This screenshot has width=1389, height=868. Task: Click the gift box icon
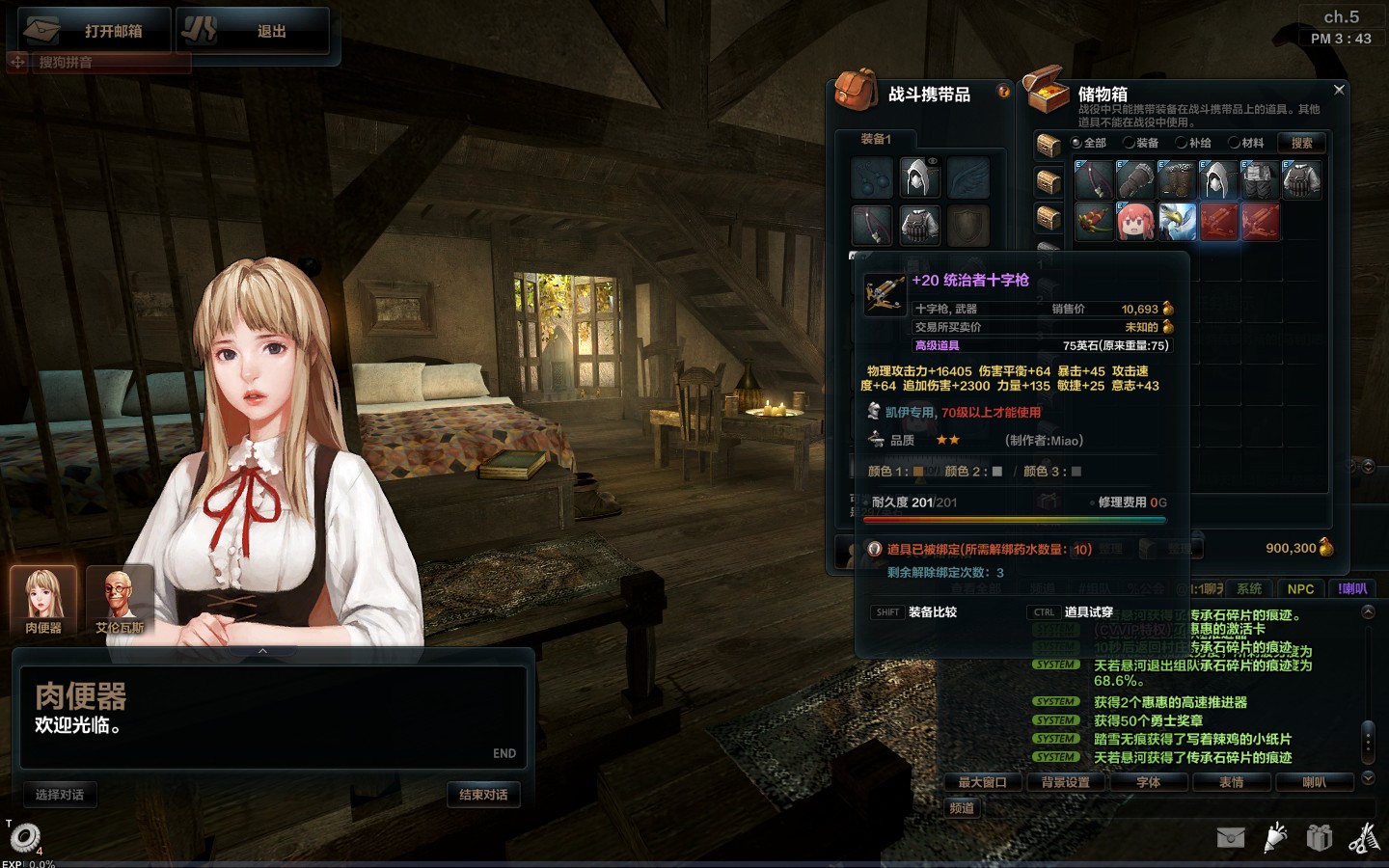(1319, 837)
